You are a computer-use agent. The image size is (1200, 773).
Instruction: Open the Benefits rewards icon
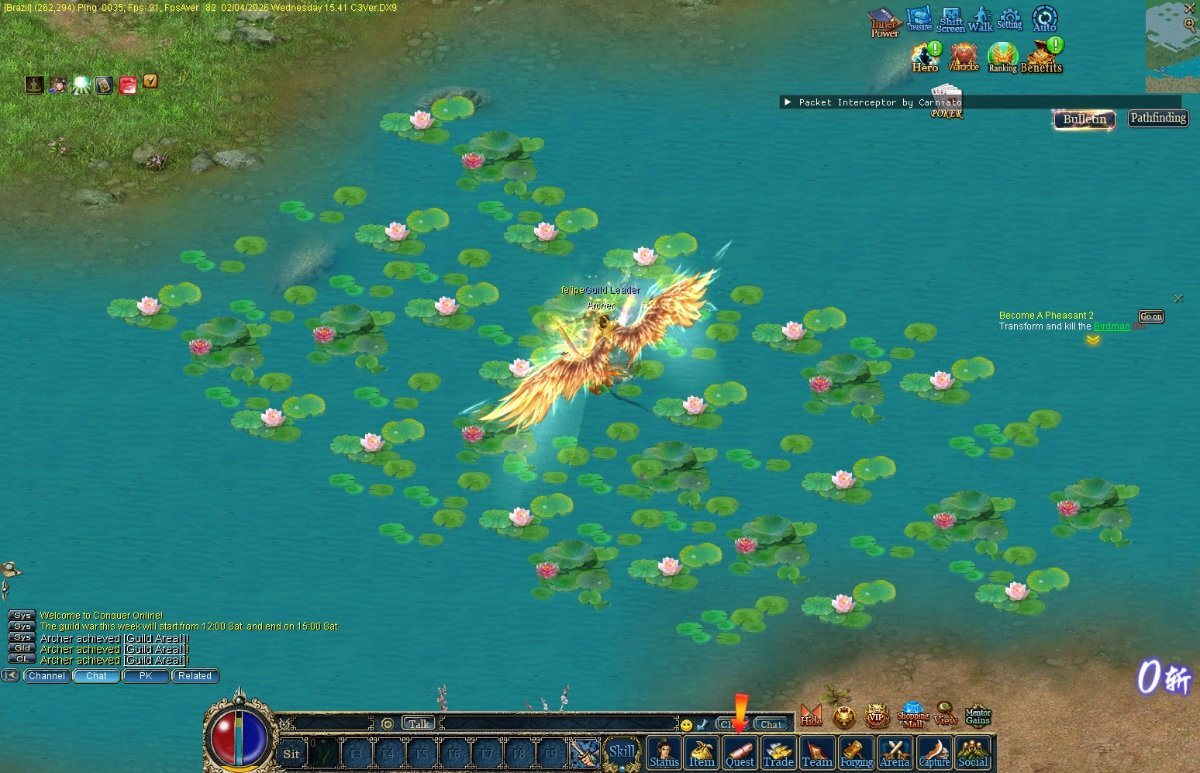(x=1042, y=57)
